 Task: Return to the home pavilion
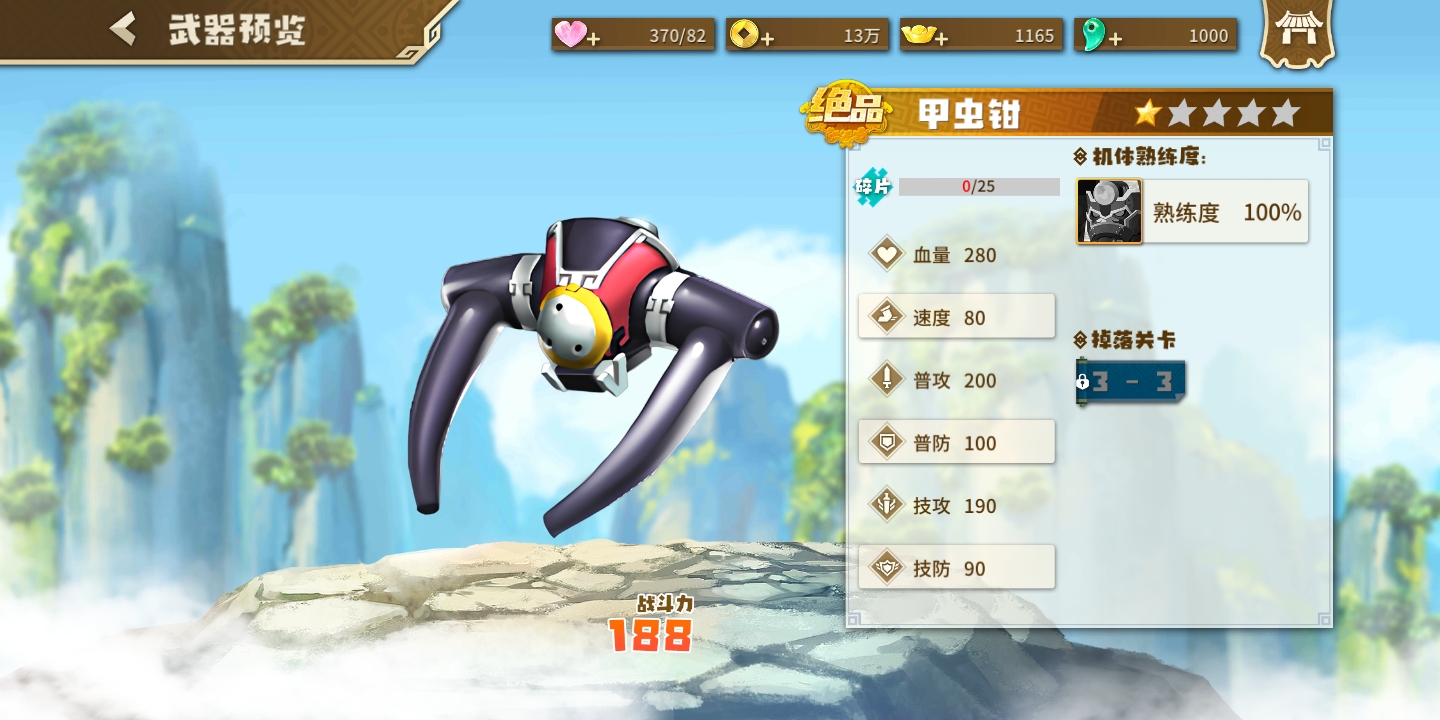coord(1296,32)
